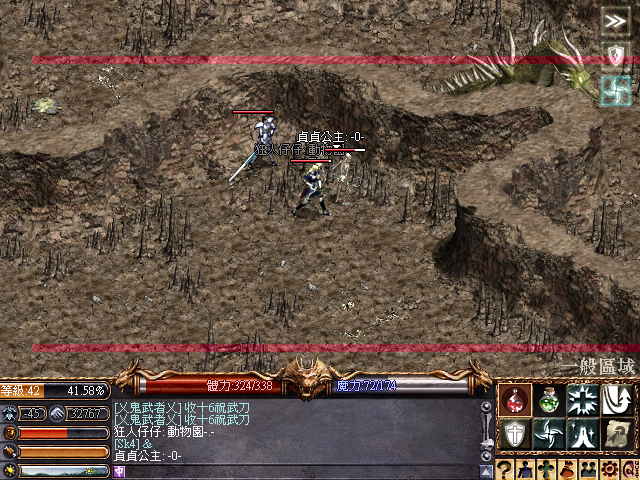640x480 pixels.
Task: Use the parchment scroll slot
Action: click(x=617, y=434)
